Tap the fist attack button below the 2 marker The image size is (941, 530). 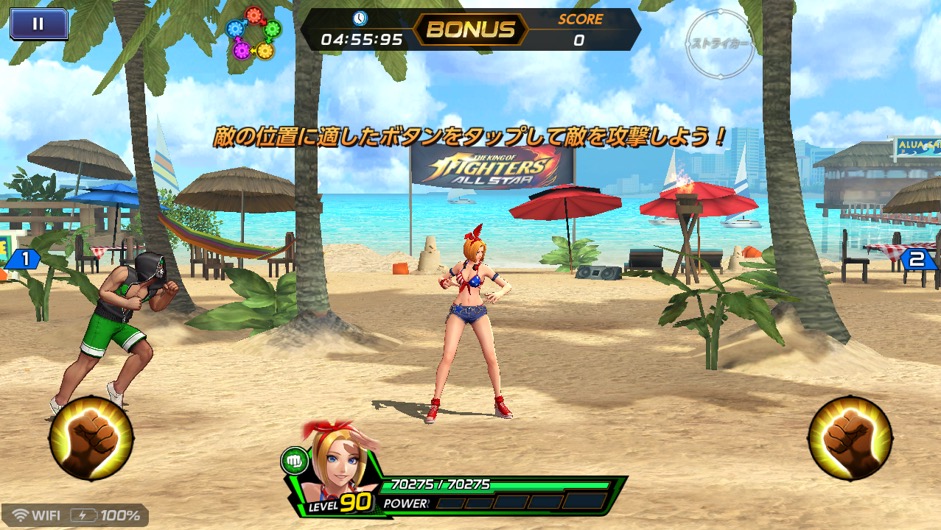coord(850,439)
